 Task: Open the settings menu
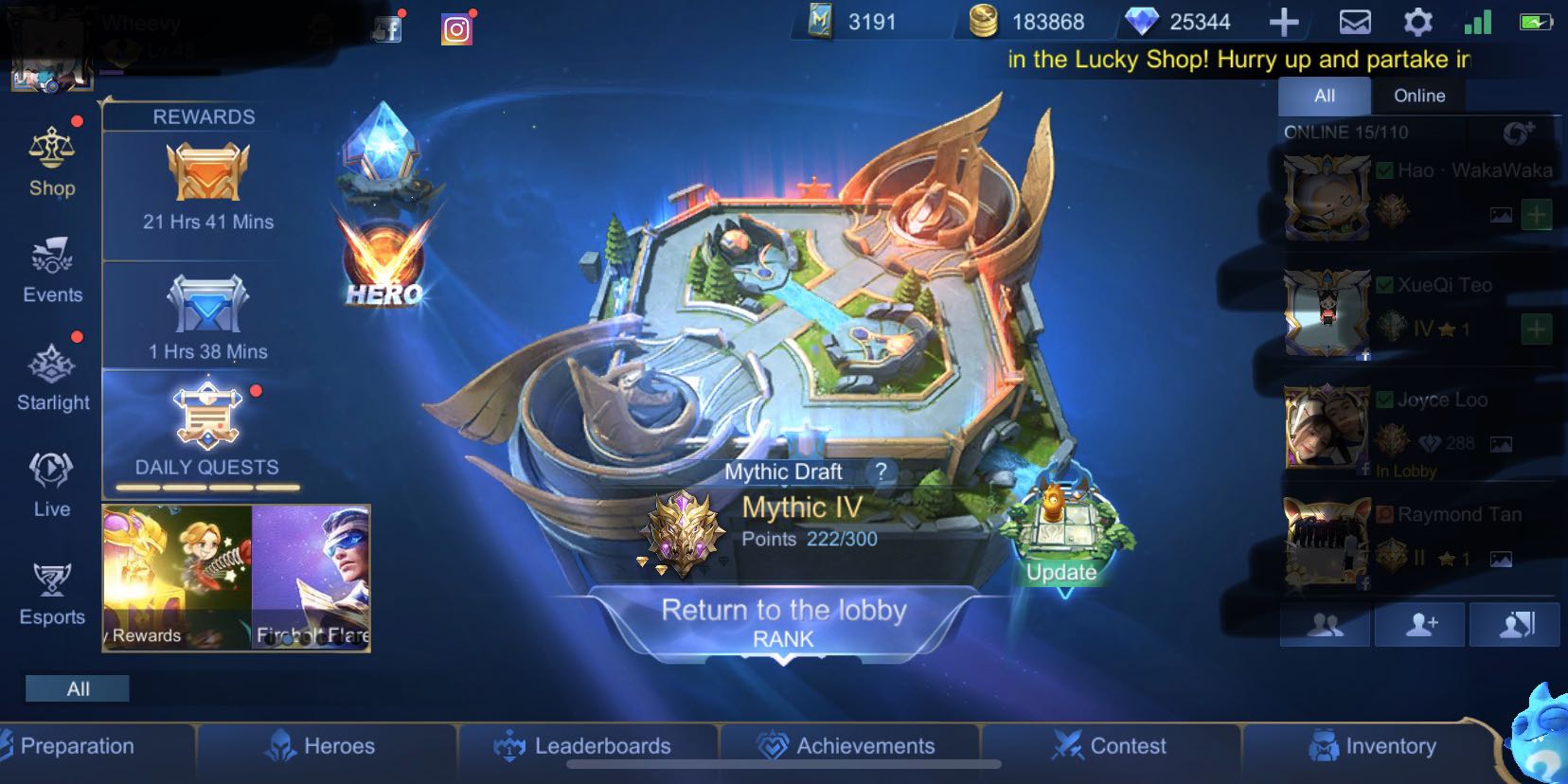pyautogui.click(x=1417, y=21)
